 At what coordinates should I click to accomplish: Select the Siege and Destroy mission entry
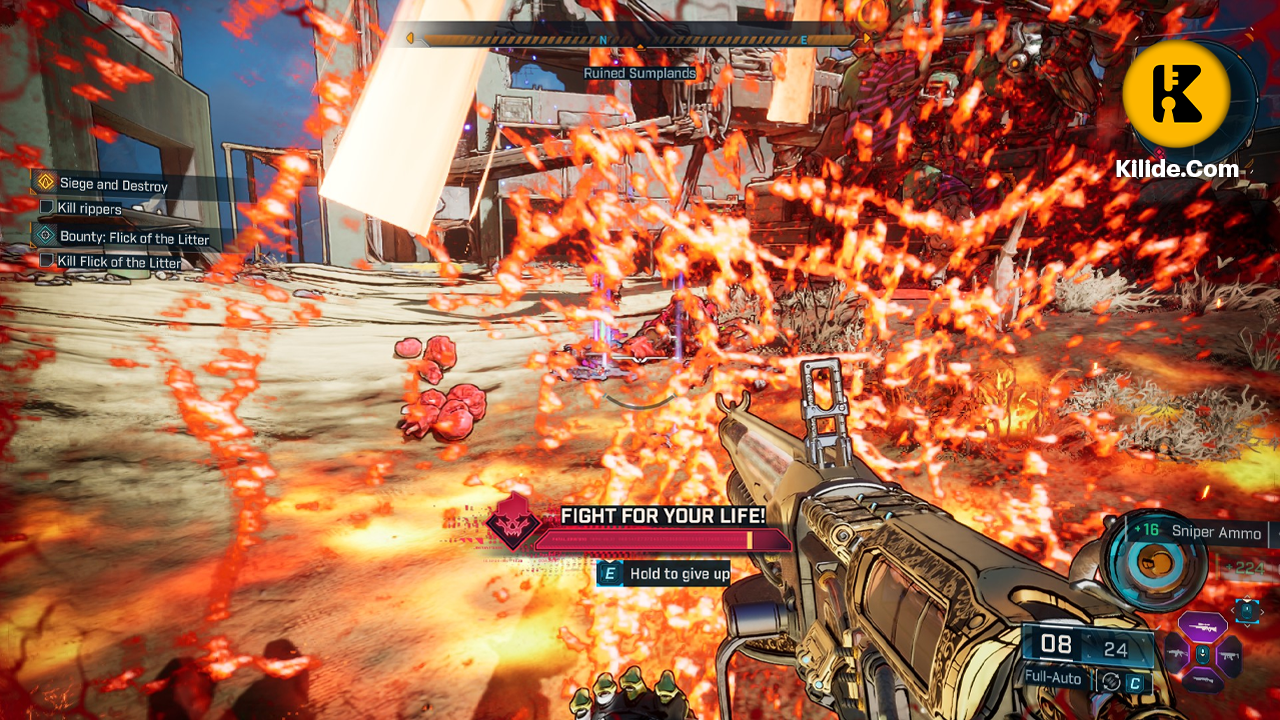point(115,183)
